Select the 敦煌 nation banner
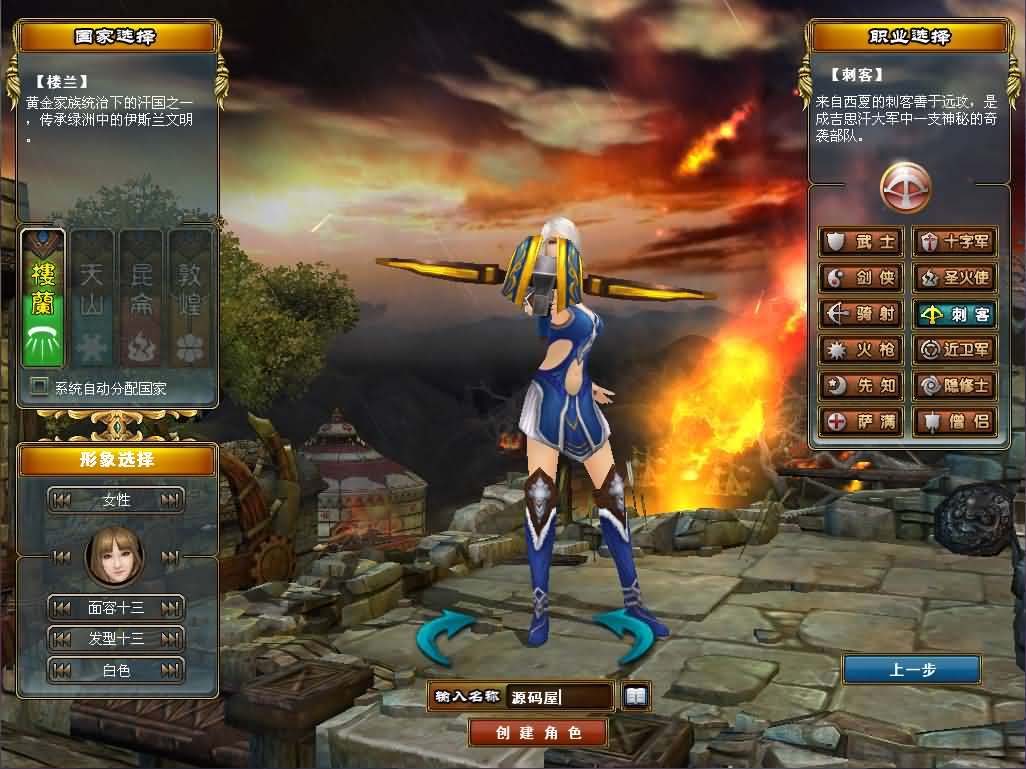Image resolution: width=1026 pixels, height=769 pixels. pyautogui.click(x=189, y=298)
